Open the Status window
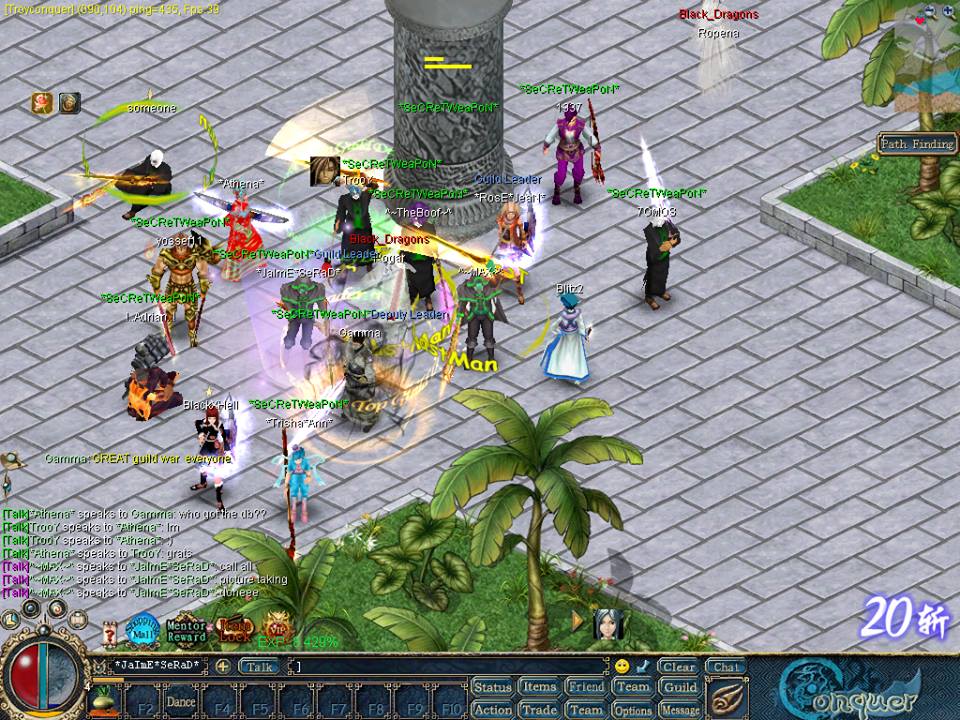The image size is (960, 720). [x=492, y=687]
